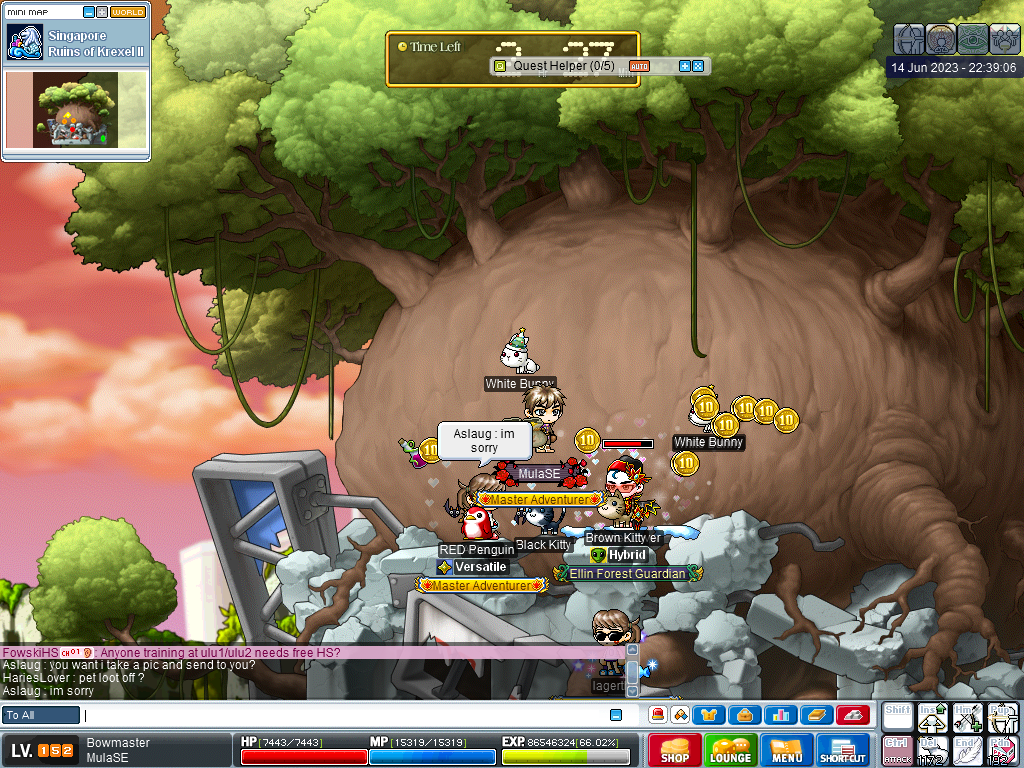Click the mini map preview image
The width and height of the screenshot is (1024, 768).
76,110
